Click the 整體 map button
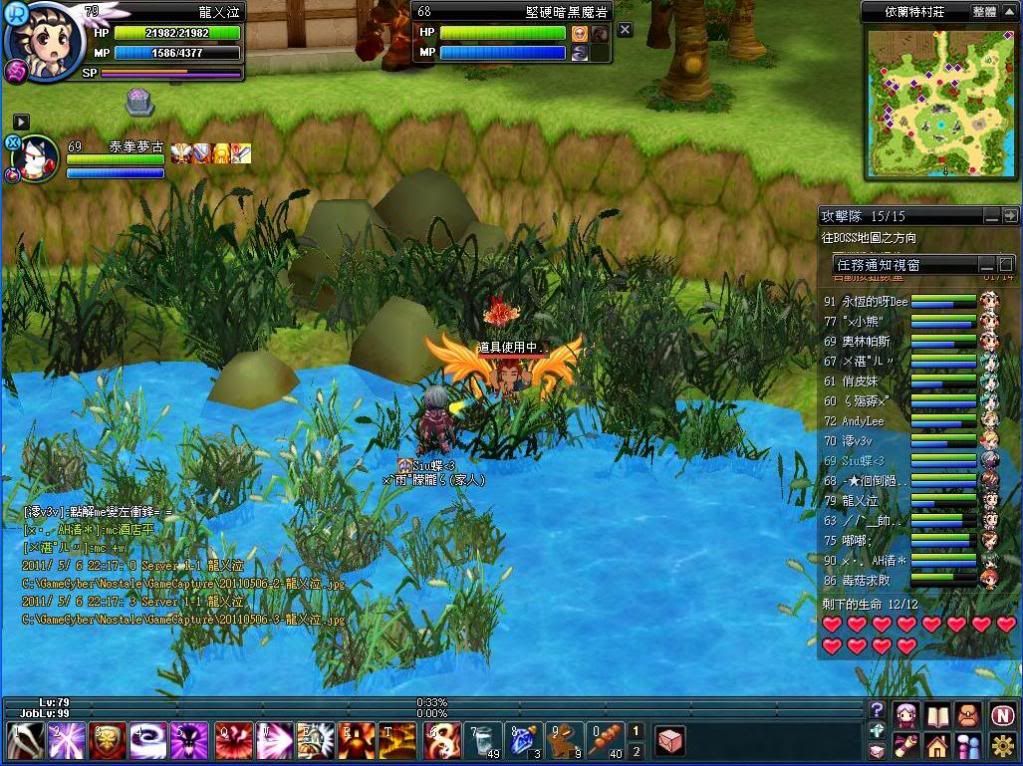The image size is (1023, 766). 984,11
